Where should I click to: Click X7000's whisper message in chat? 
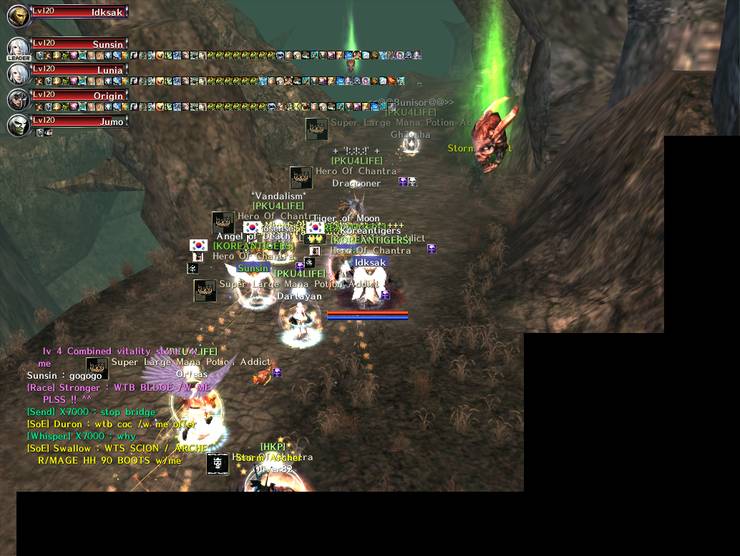[82, 436]
